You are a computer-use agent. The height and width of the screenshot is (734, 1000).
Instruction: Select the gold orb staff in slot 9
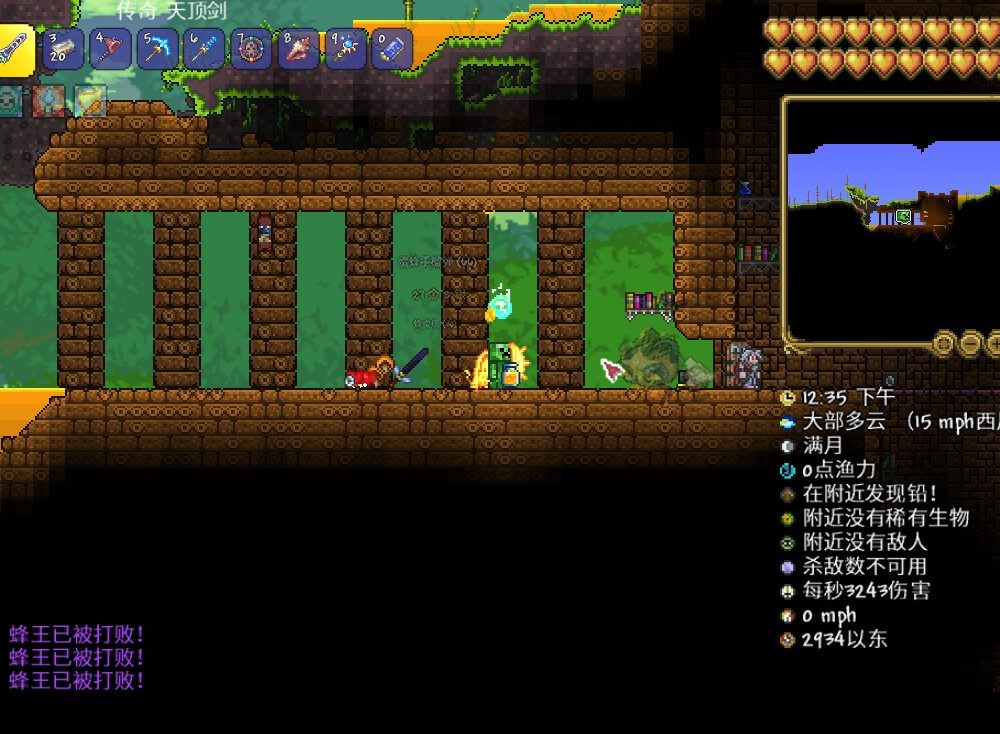tap(346, 49)
